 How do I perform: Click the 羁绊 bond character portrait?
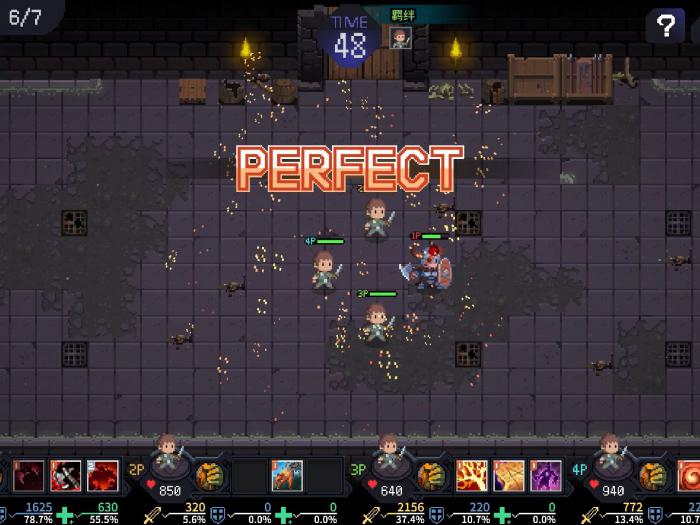[x=400, y=39]
